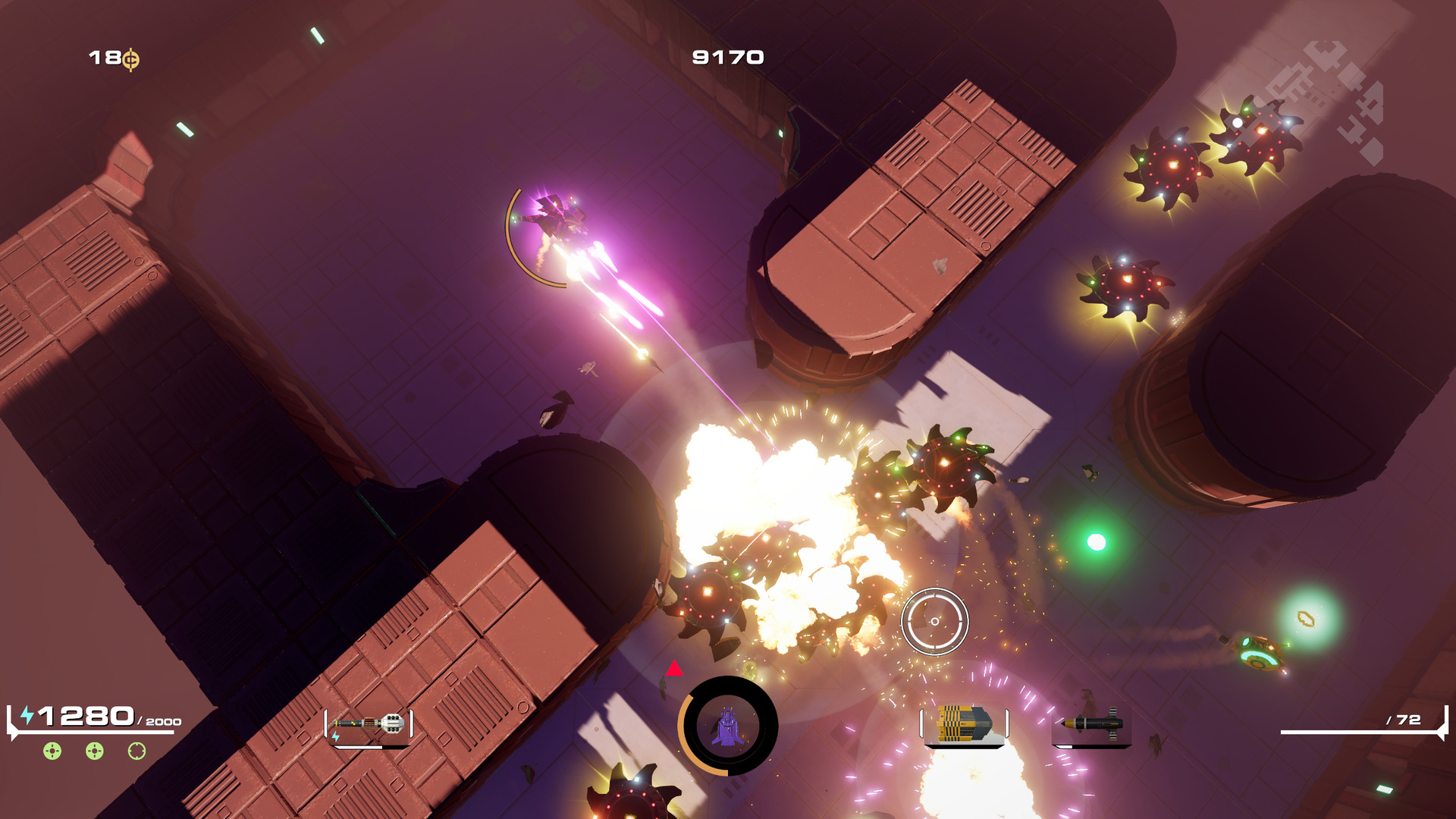Select the electric hammer weapon icon

(369, 723)
